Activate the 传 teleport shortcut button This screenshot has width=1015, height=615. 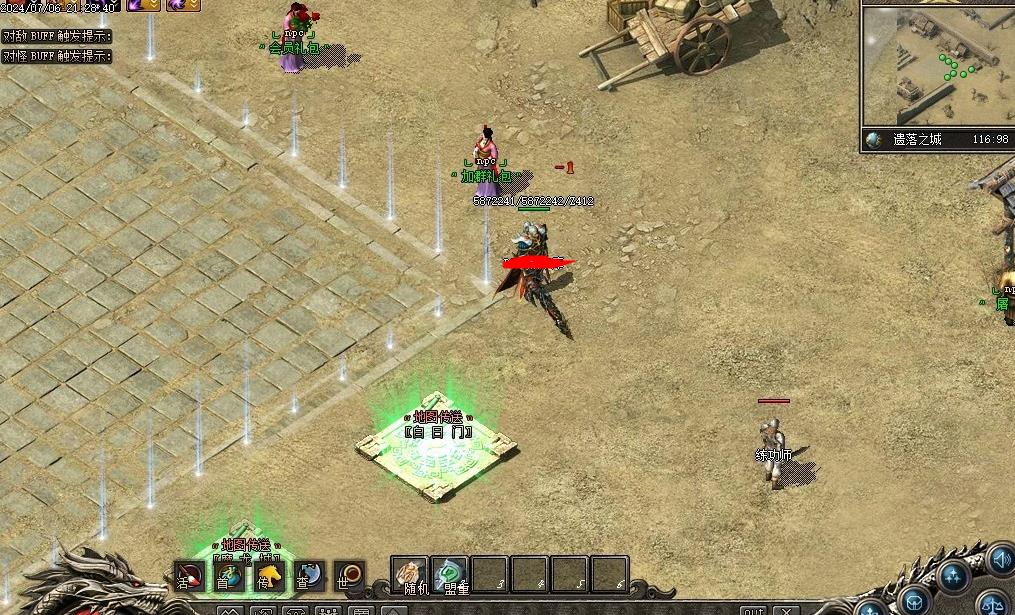point(268,575)
